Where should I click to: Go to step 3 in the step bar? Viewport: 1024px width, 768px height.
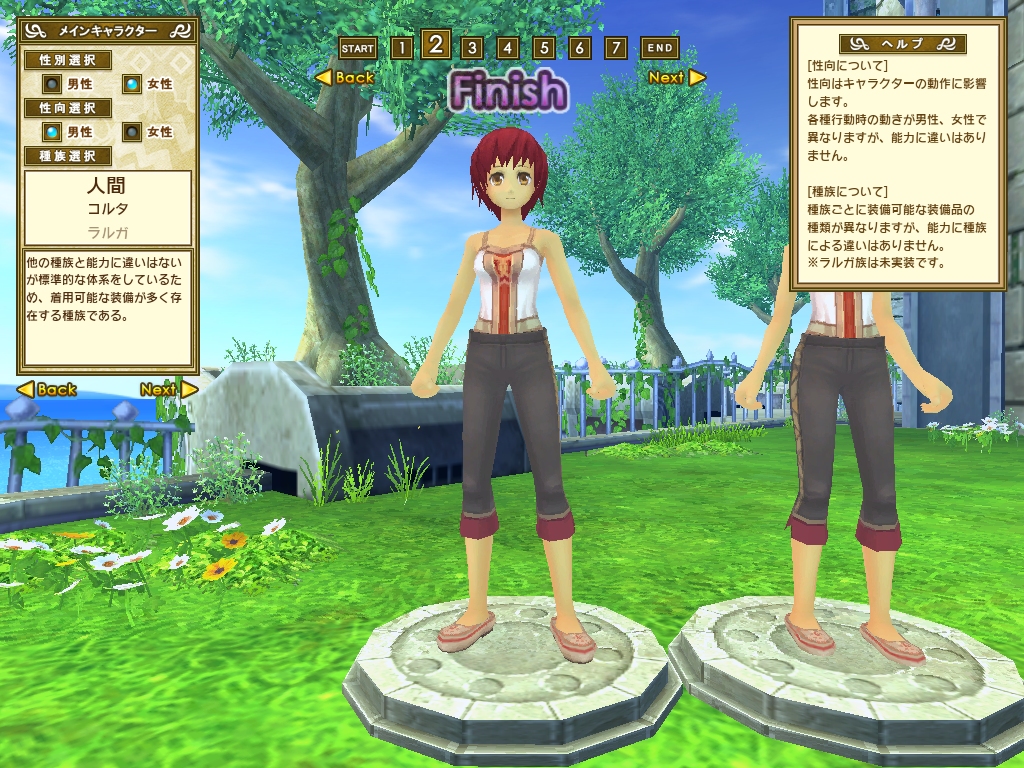coord(471,48)
